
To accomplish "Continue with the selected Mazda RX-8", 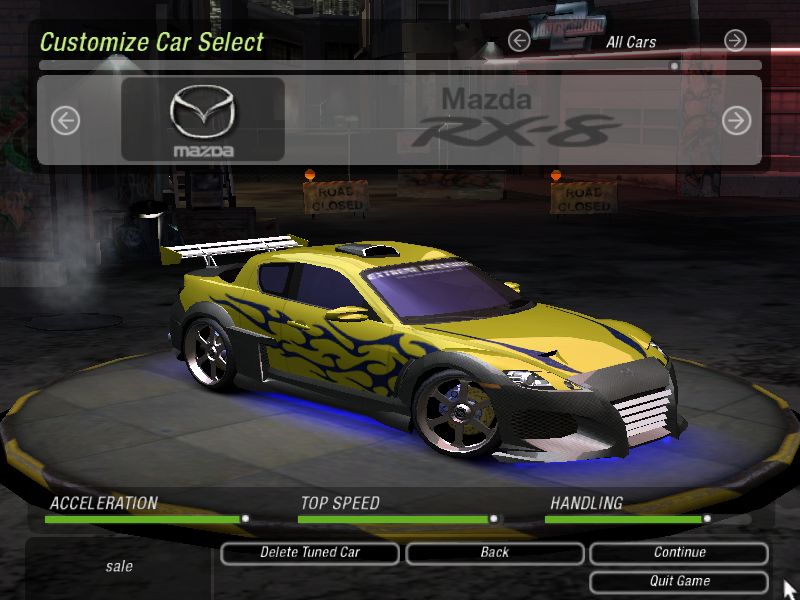I will [679, 553].
